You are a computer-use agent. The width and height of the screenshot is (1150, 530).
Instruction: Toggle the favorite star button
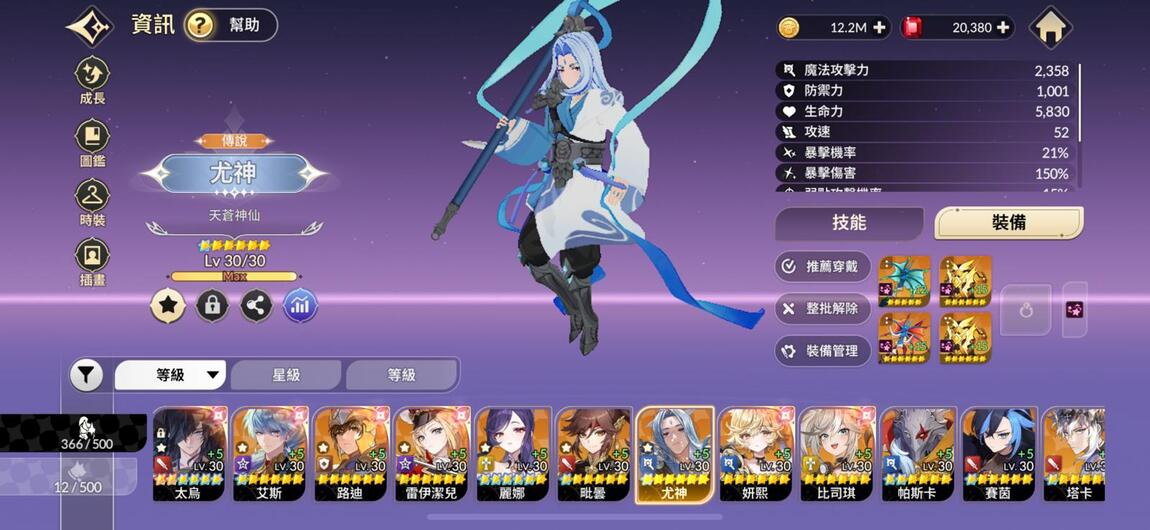pos(168,306)
